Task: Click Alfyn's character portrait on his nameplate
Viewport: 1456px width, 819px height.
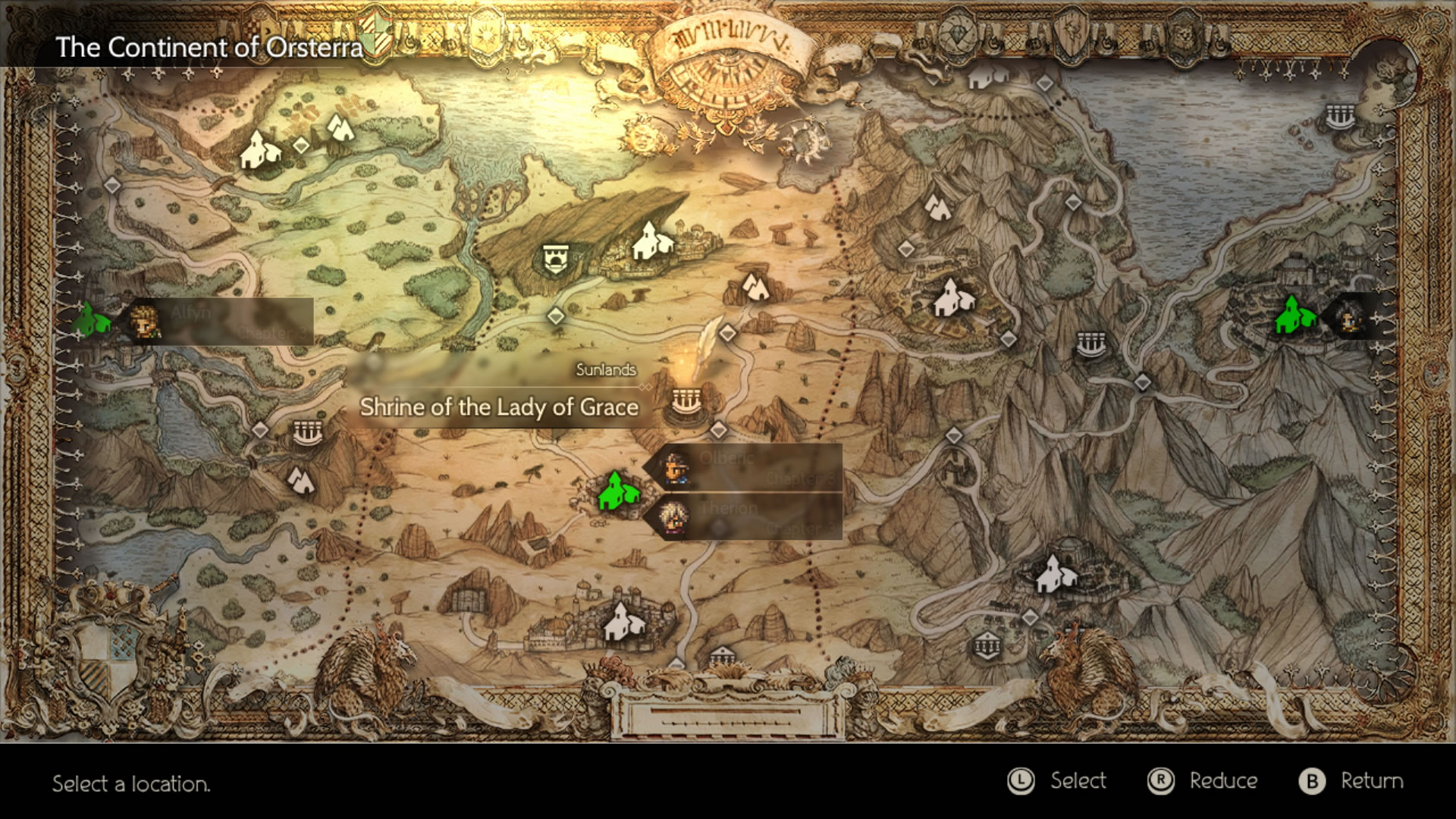Action: (146, 321)
